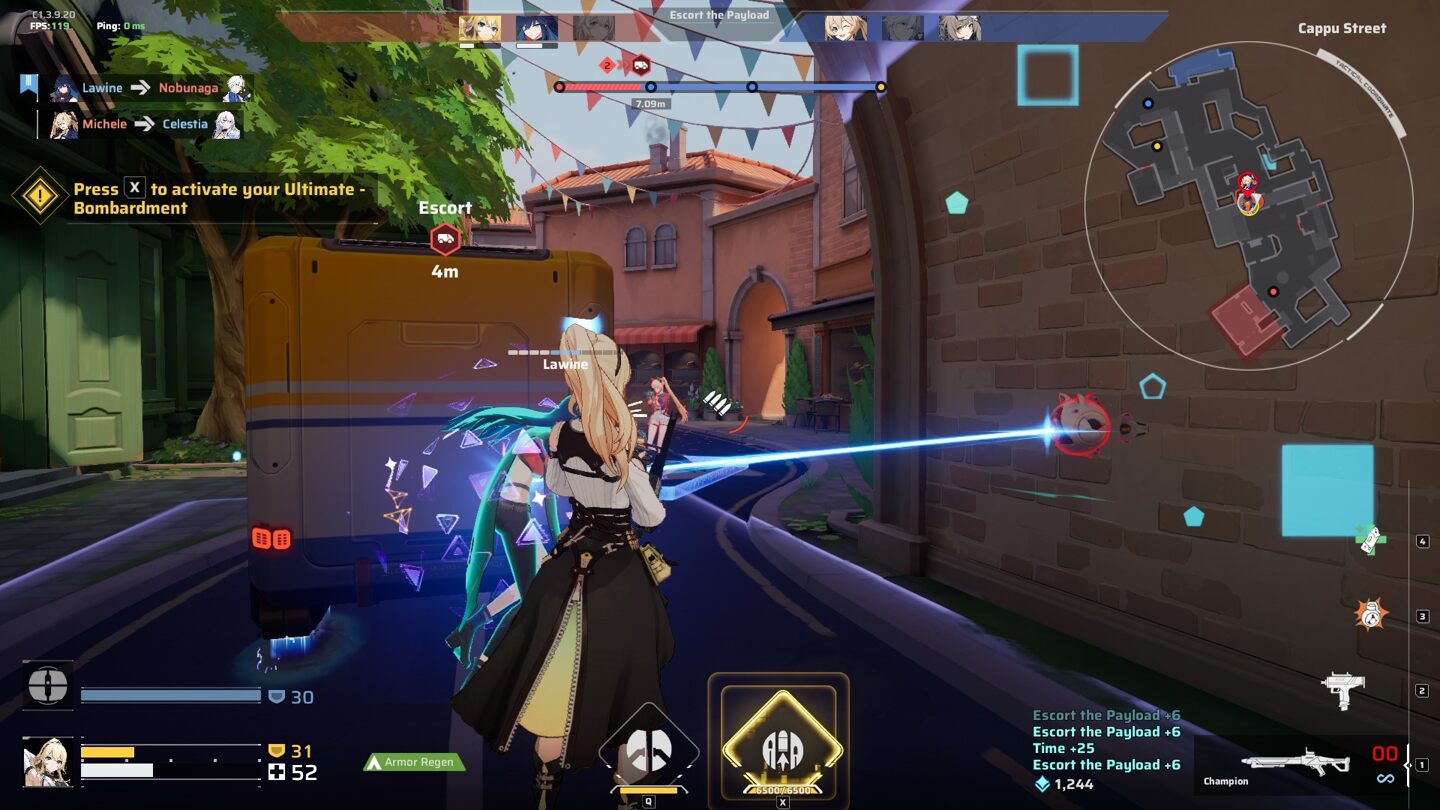Select the shield gadget icon above portrait
Image resolution: width=1440 pixels, height=810 pixels.
(48, 686)
